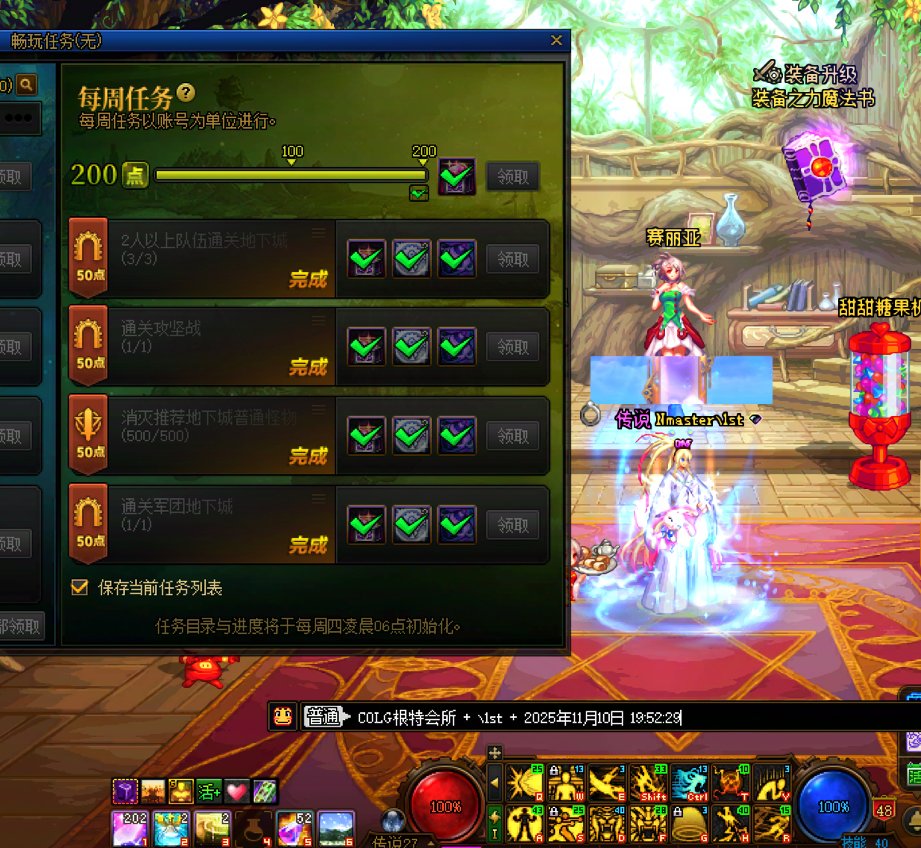Close the 畅玩任务 quest window

(556, 41)
